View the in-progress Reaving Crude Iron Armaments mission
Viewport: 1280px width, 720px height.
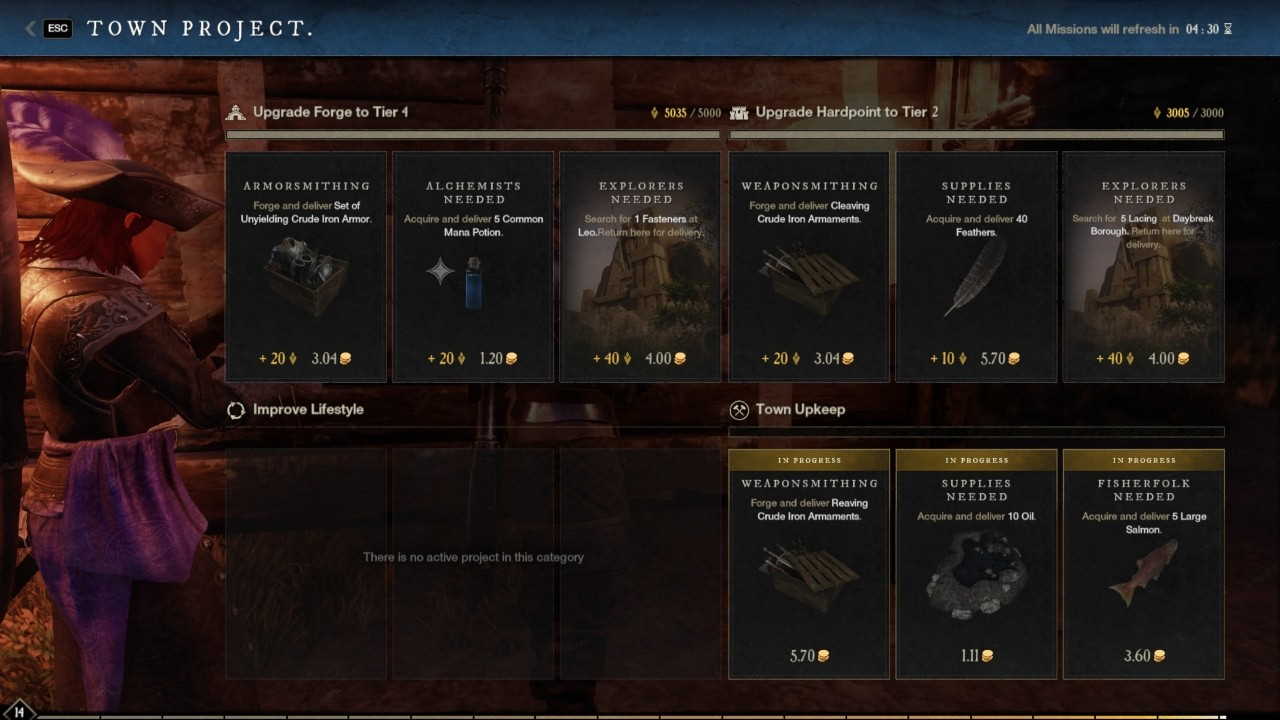809,565
